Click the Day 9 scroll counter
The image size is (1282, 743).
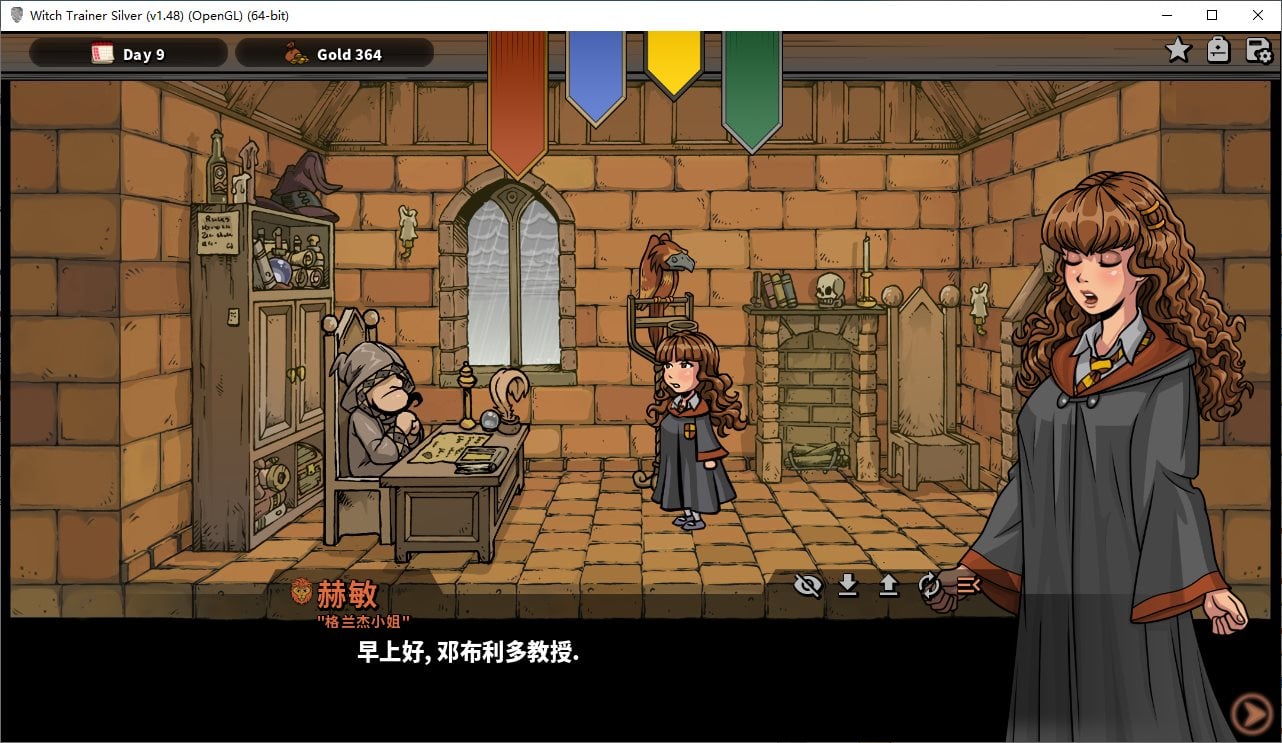pyautogui.click(x=129, y=54)
